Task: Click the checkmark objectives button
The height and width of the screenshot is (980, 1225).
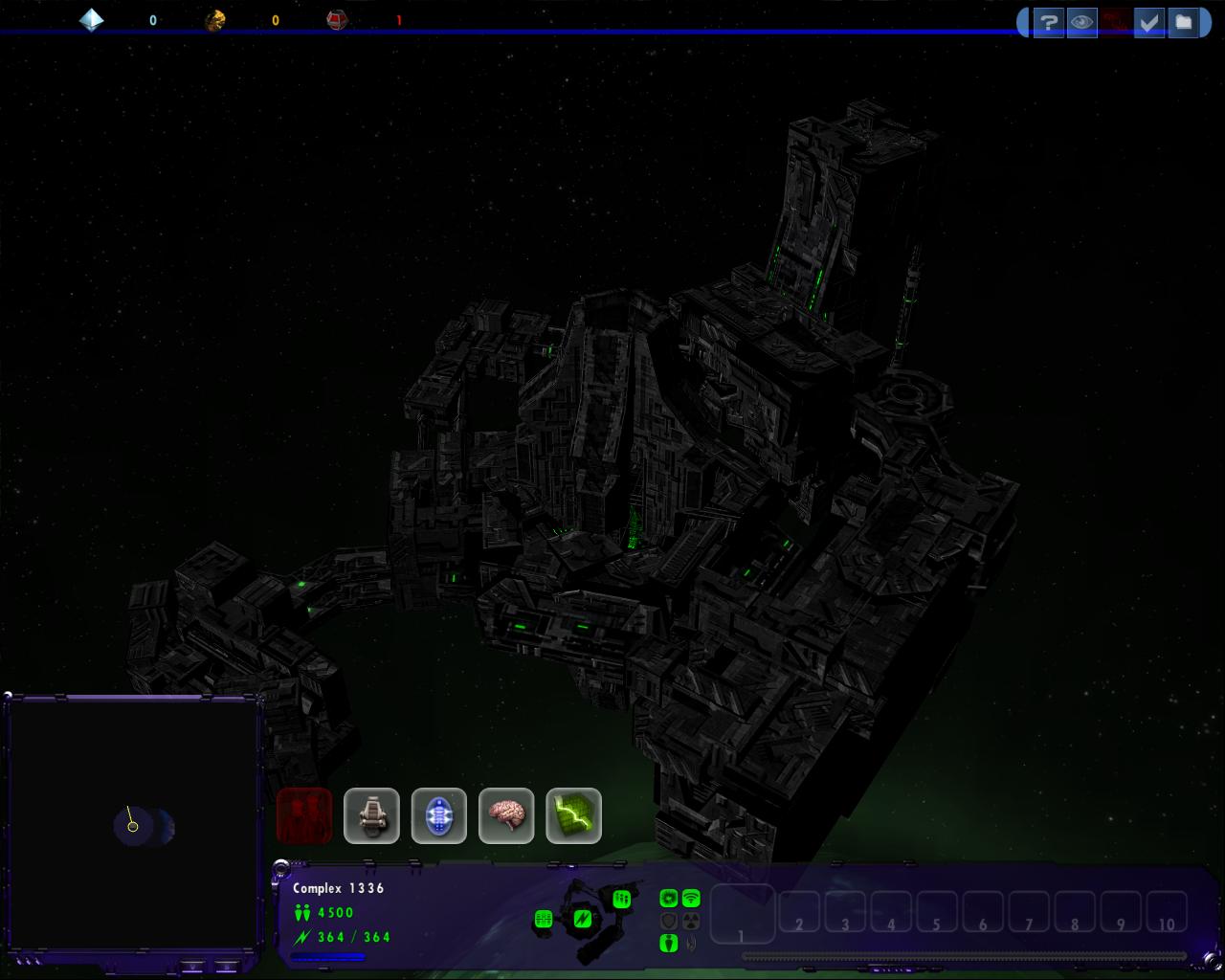Action: coord(1148,22)
